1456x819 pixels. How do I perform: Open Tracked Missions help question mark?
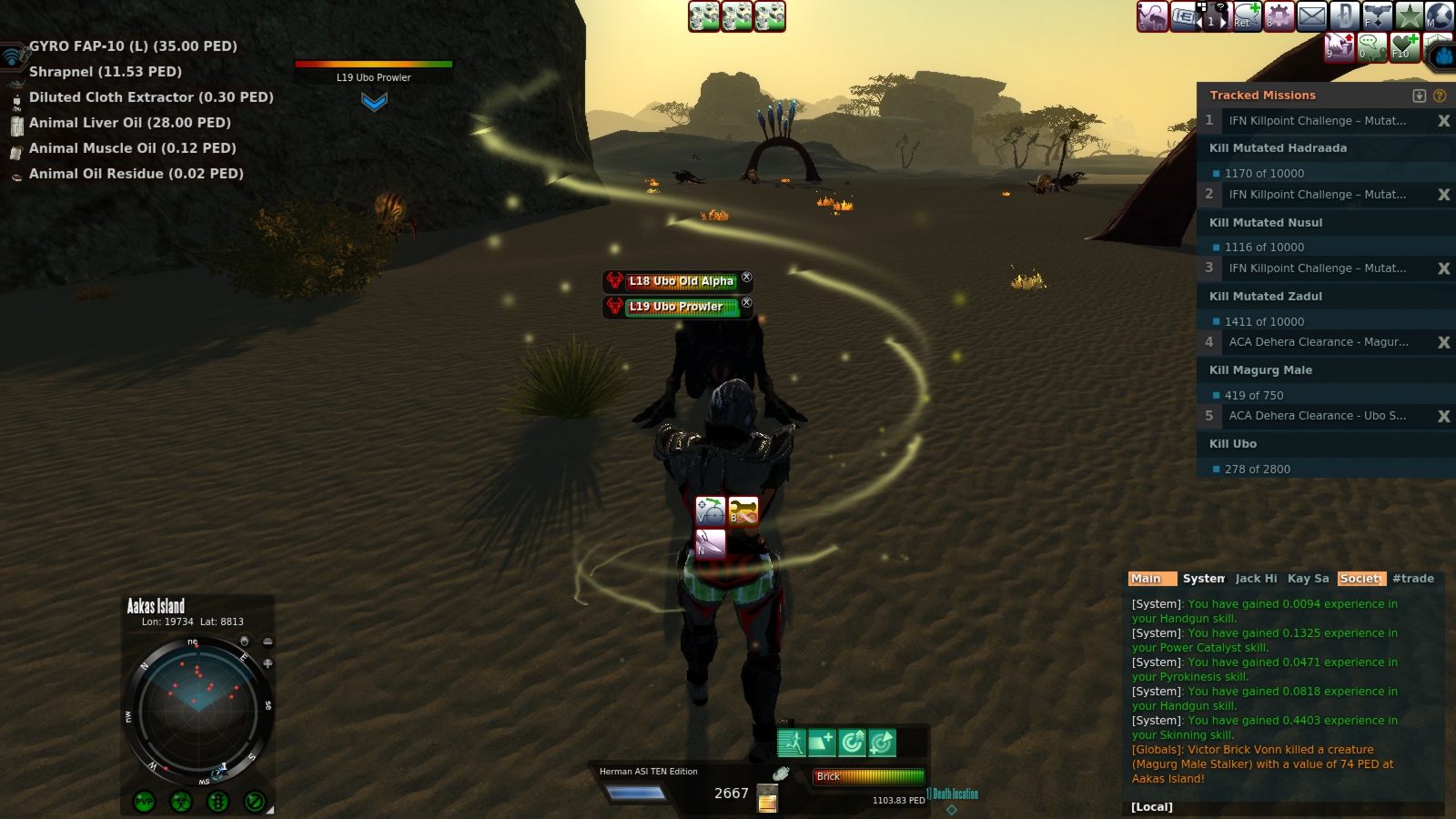[x=1440, y=96]
